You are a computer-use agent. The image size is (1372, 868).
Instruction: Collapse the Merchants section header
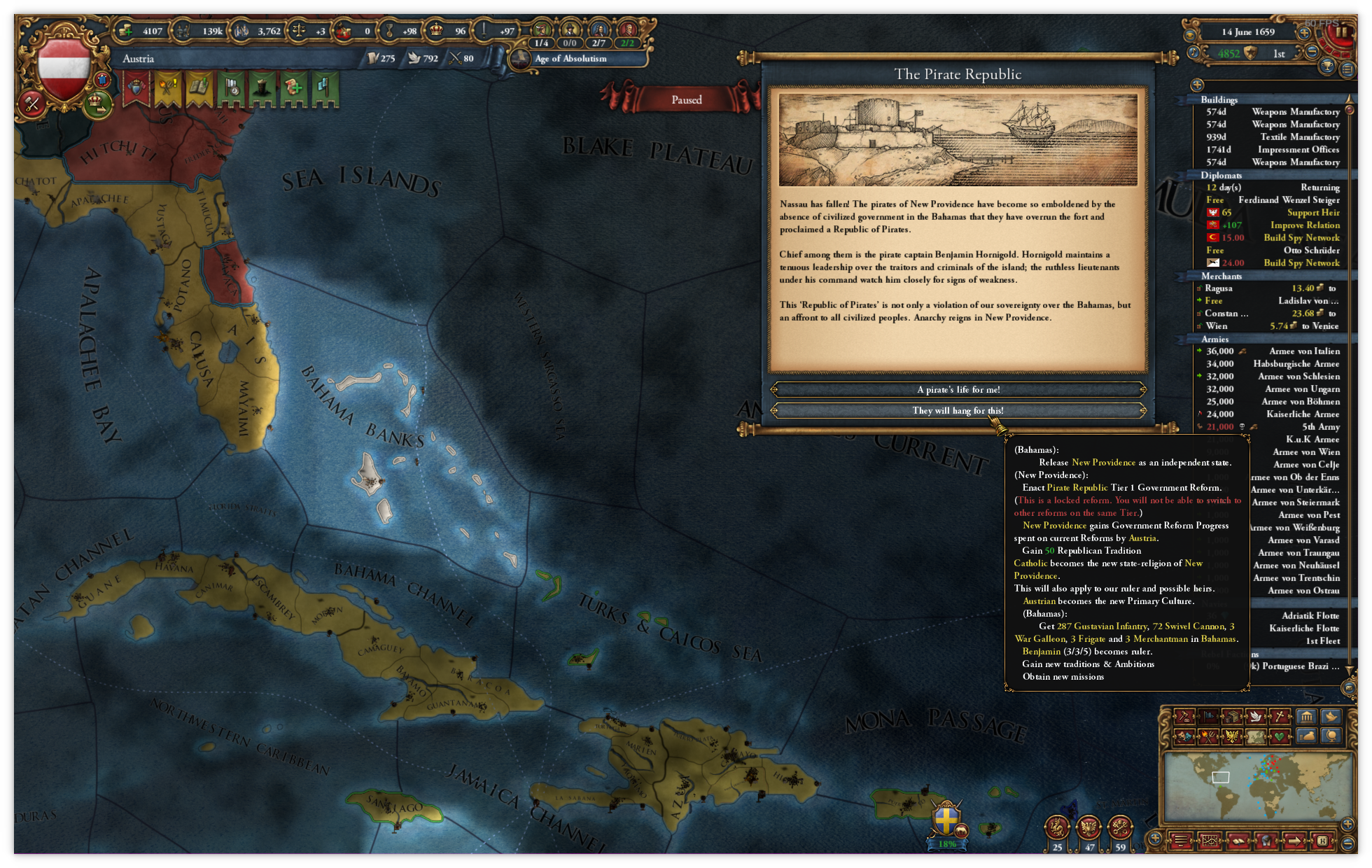click(1222, 276)
